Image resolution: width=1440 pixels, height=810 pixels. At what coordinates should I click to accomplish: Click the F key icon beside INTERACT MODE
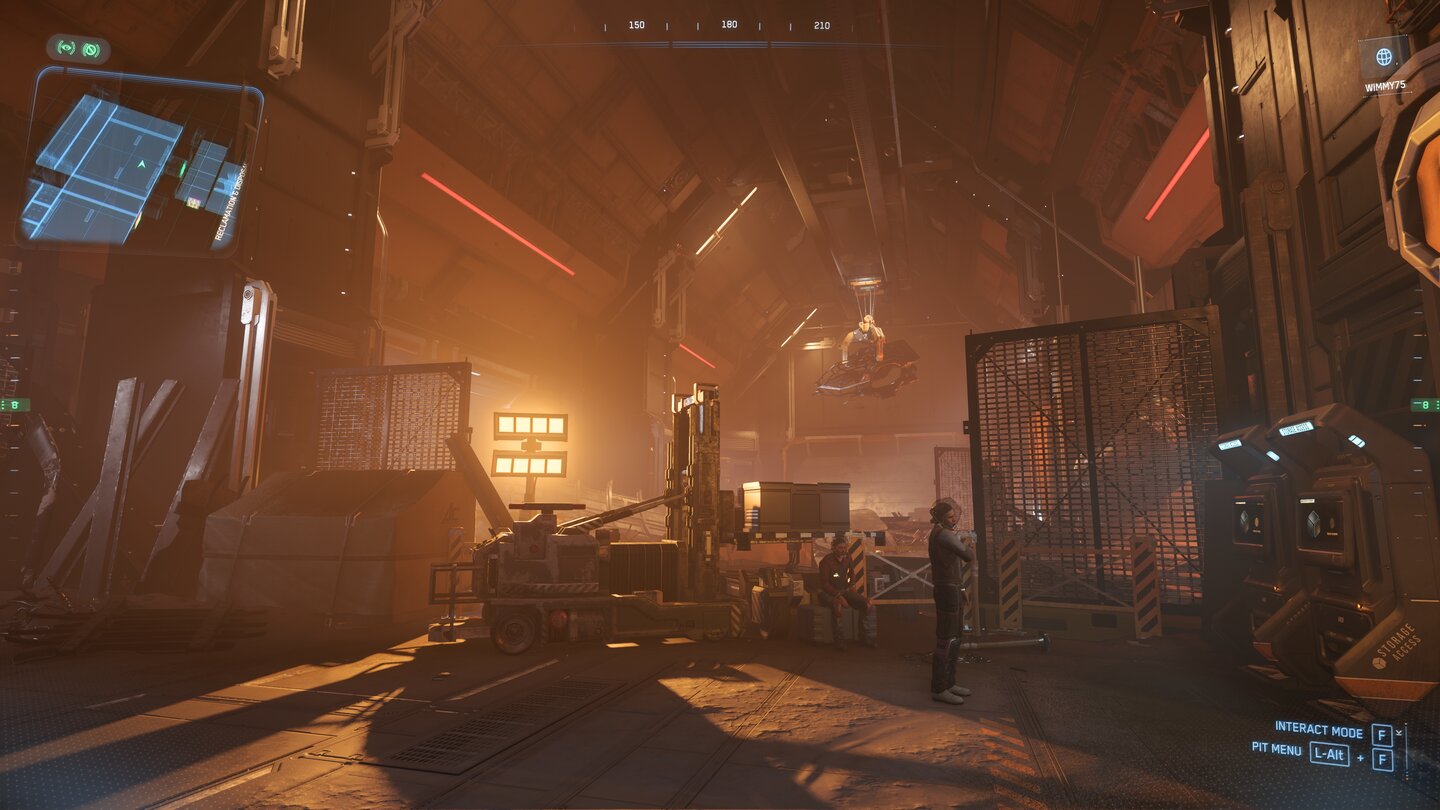(1382, 735)
